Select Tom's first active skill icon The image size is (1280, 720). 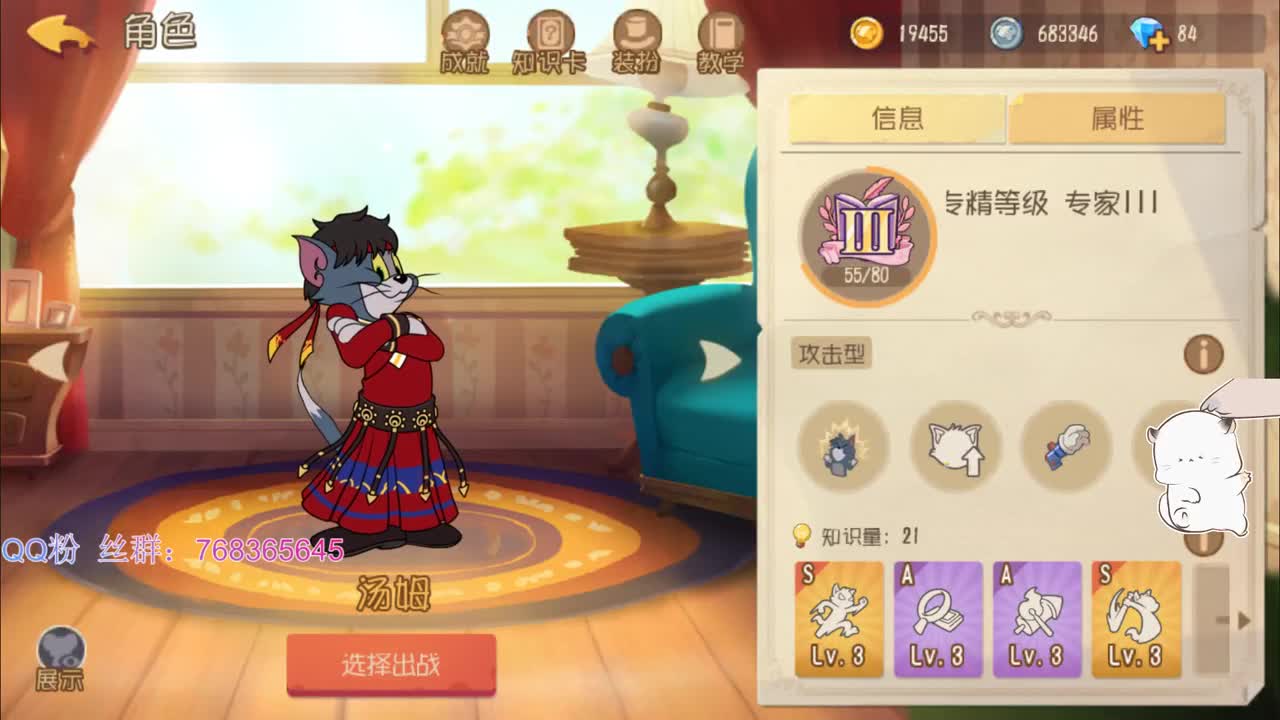841,449
